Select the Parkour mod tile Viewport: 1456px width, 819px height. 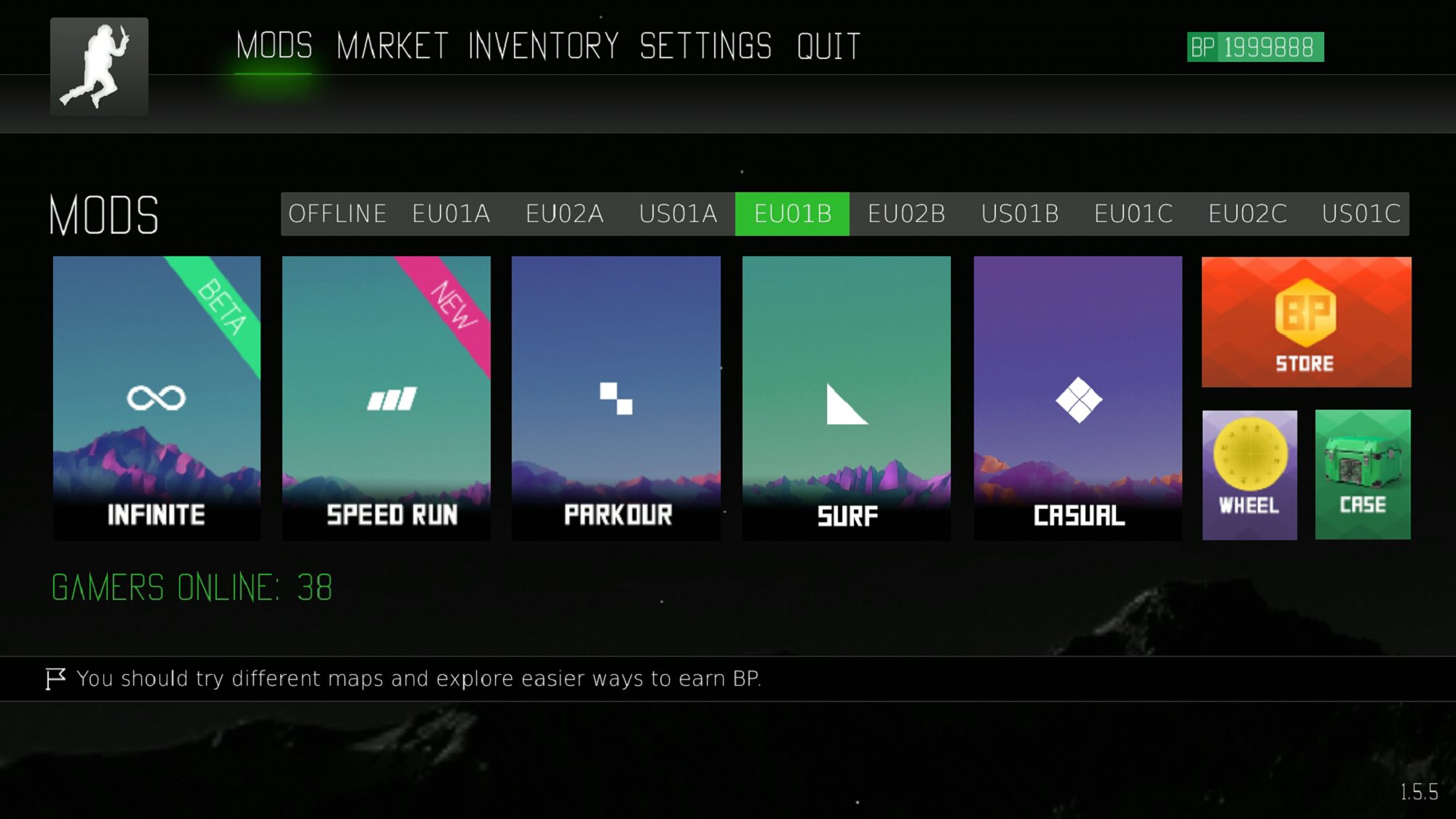[616, 397]
